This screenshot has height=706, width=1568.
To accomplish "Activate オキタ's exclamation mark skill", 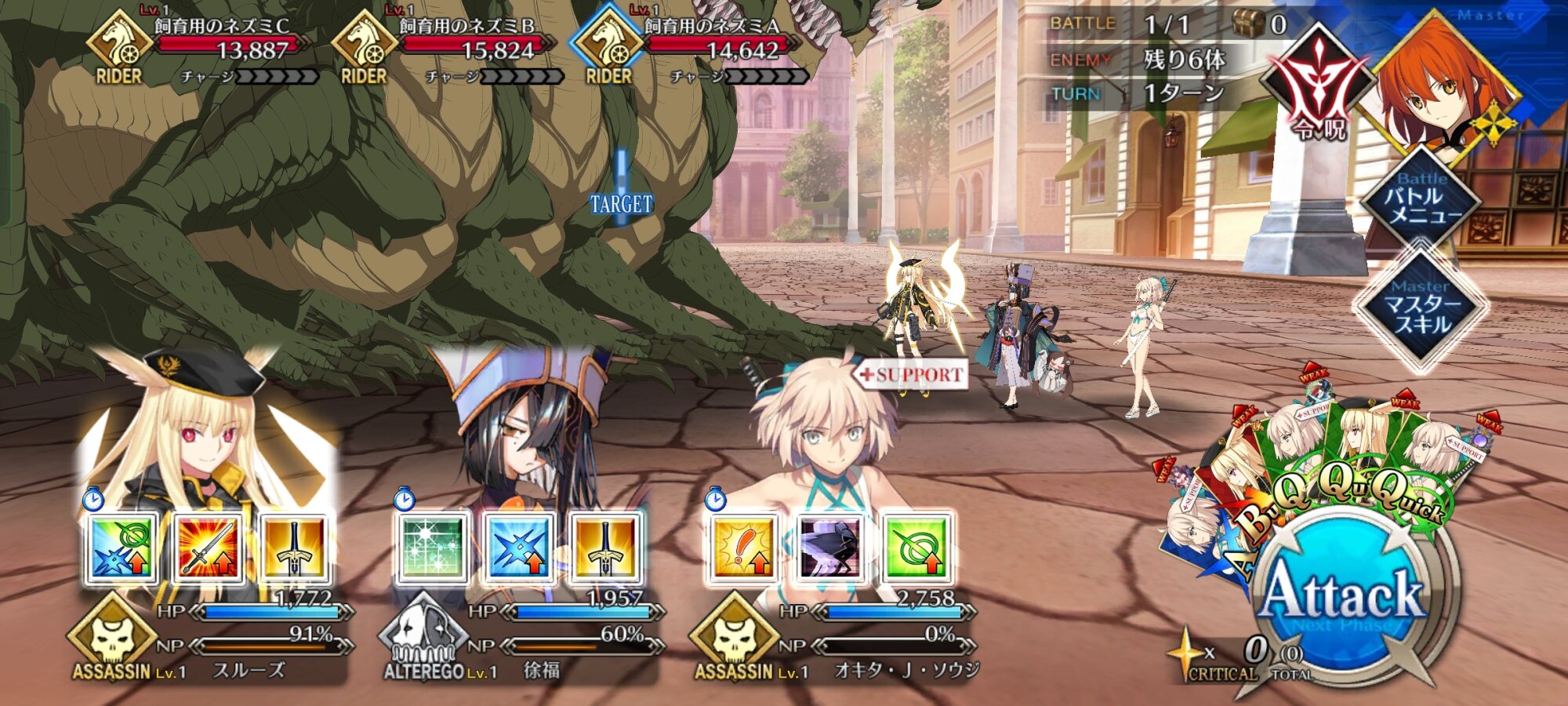I will coord(743,548).
